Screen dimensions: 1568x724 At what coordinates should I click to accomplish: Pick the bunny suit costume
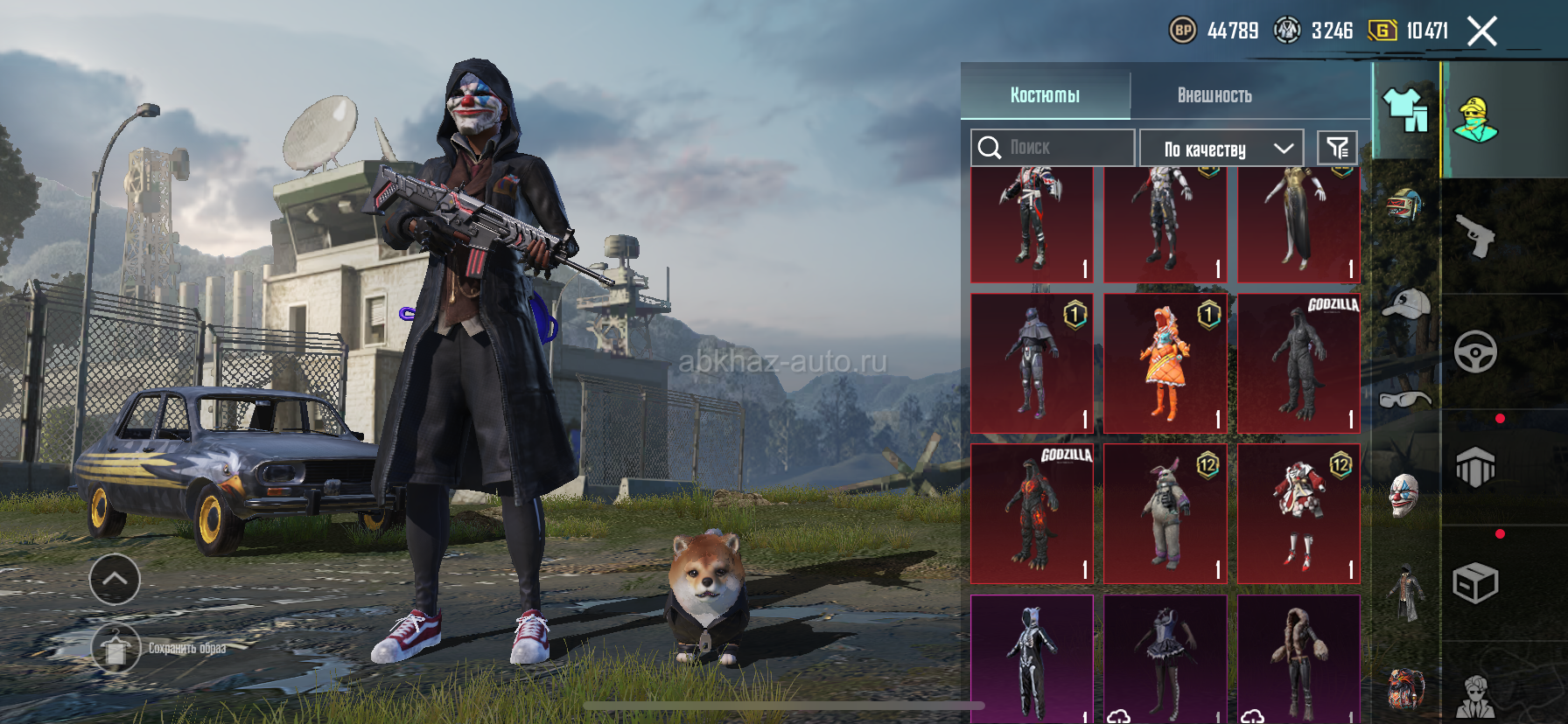click(x=1165, y=513)
